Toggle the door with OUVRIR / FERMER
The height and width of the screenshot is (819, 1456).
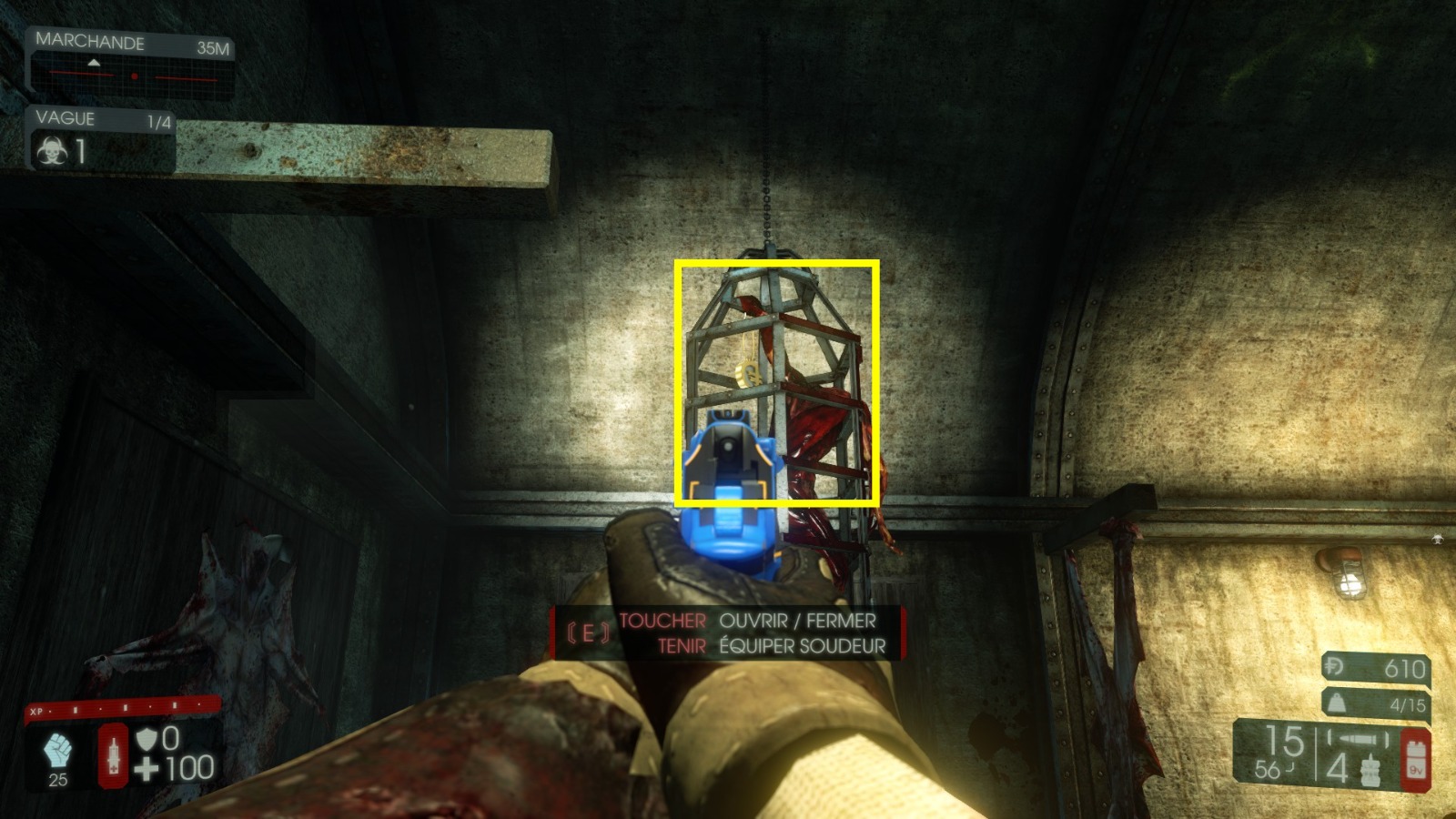(x=796, y=622)
